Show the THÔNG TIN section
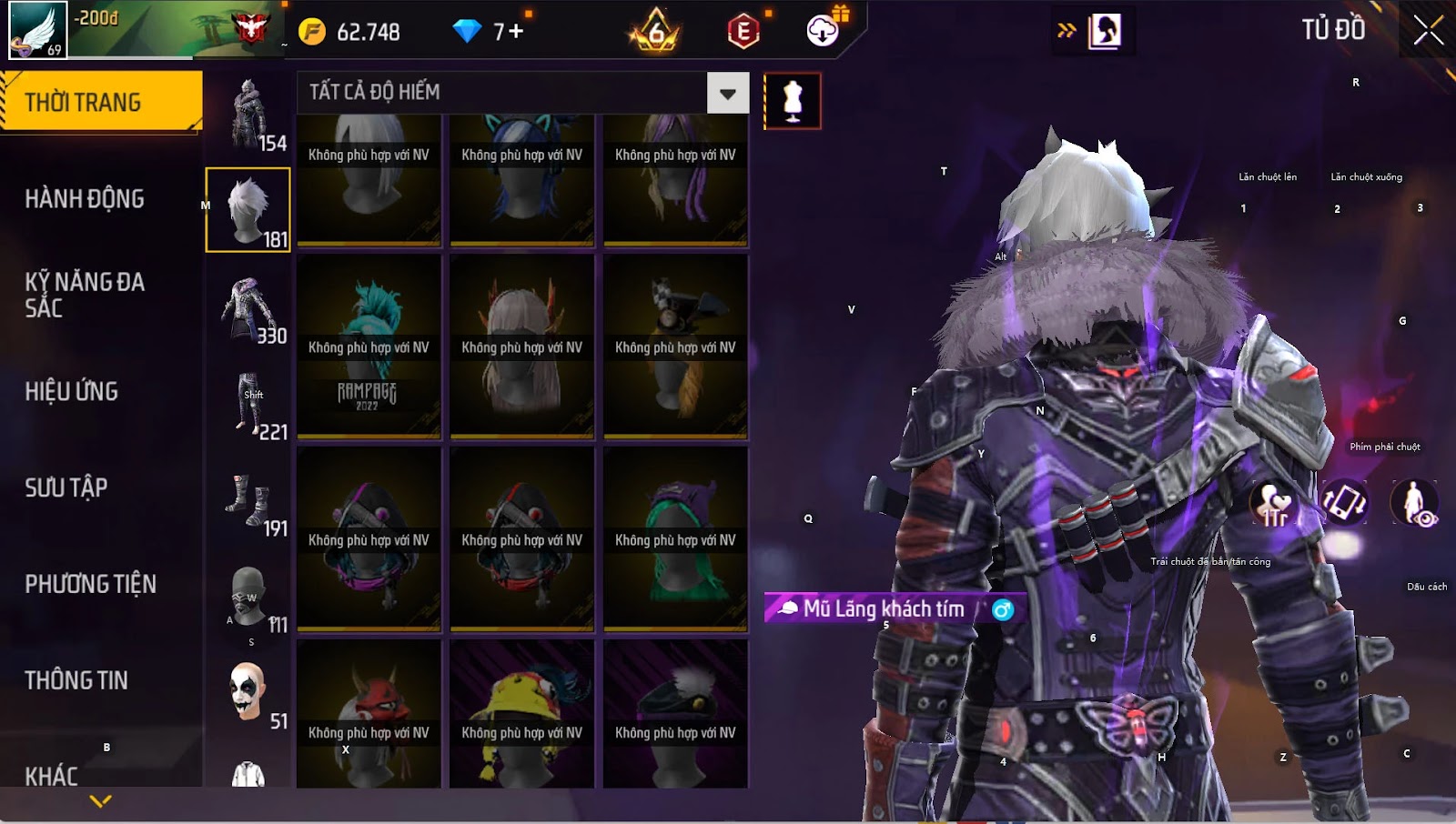 coord(76,680)
